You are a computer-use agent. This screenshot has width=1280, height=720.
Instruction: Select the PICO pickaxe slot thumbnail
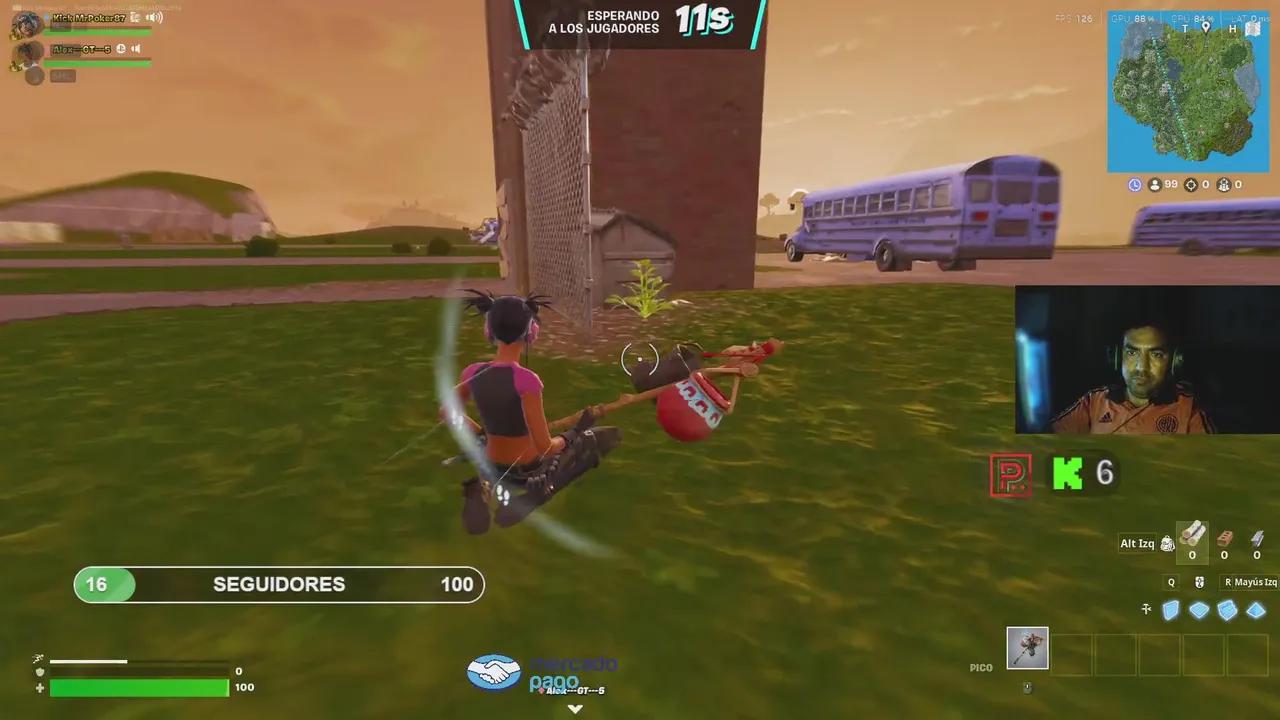(1027, 648)
